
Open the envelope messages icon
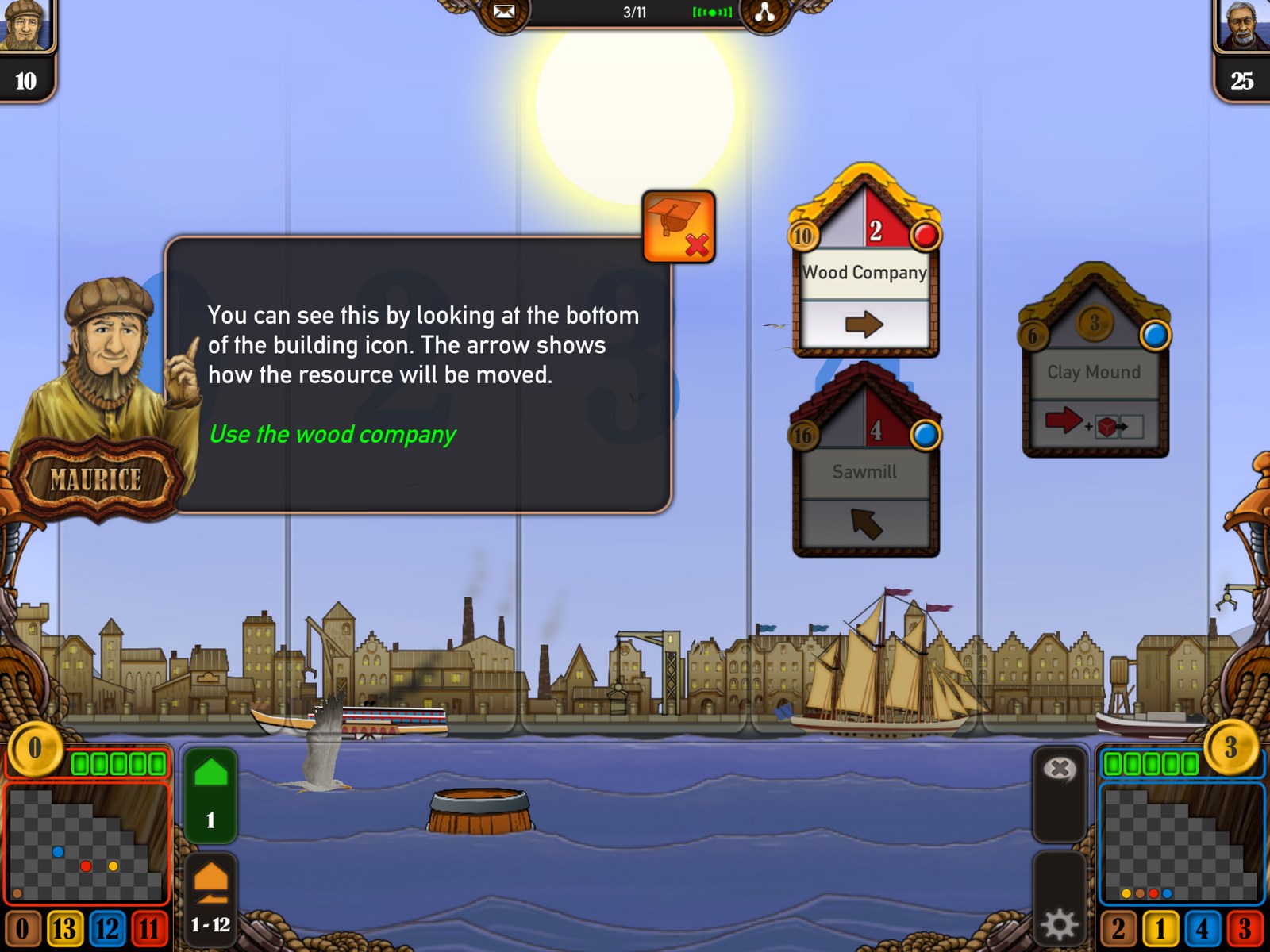pyautogui.click(x=504, y=12)
